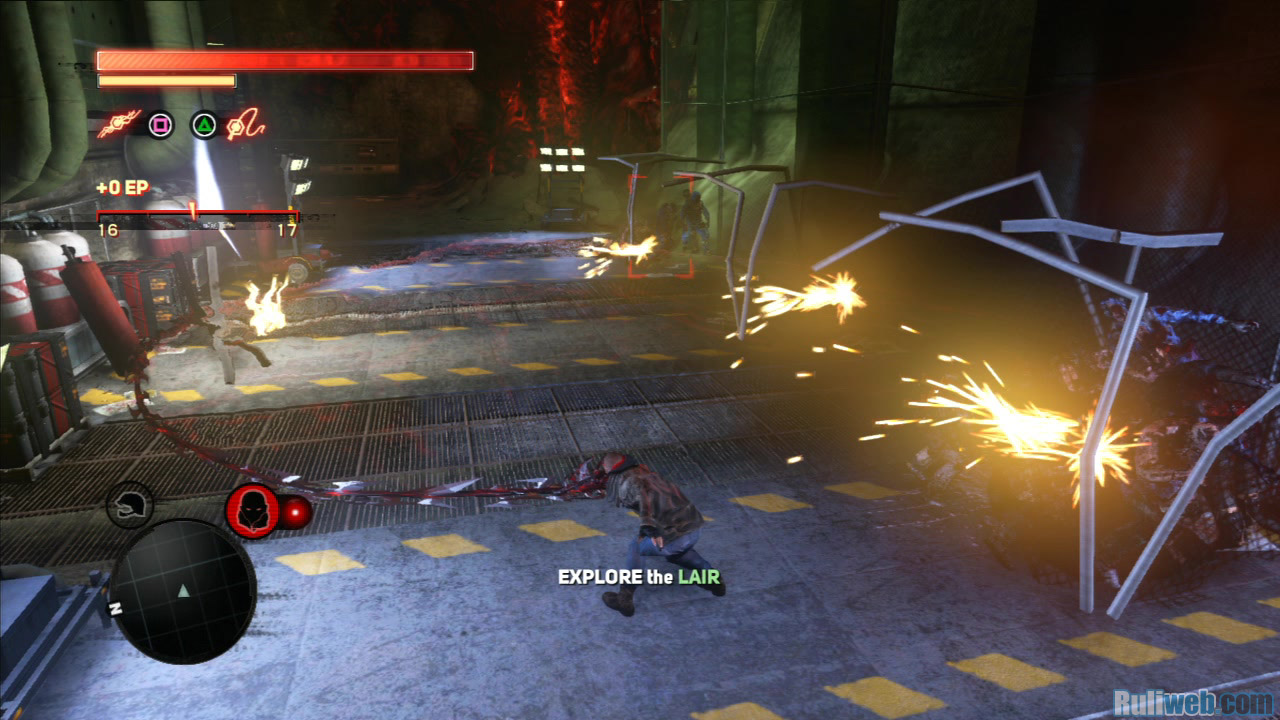Click the EXPLORE the LAIR objective text
The height and width of the screenshot is (720, 1280).
coord(639,577)
